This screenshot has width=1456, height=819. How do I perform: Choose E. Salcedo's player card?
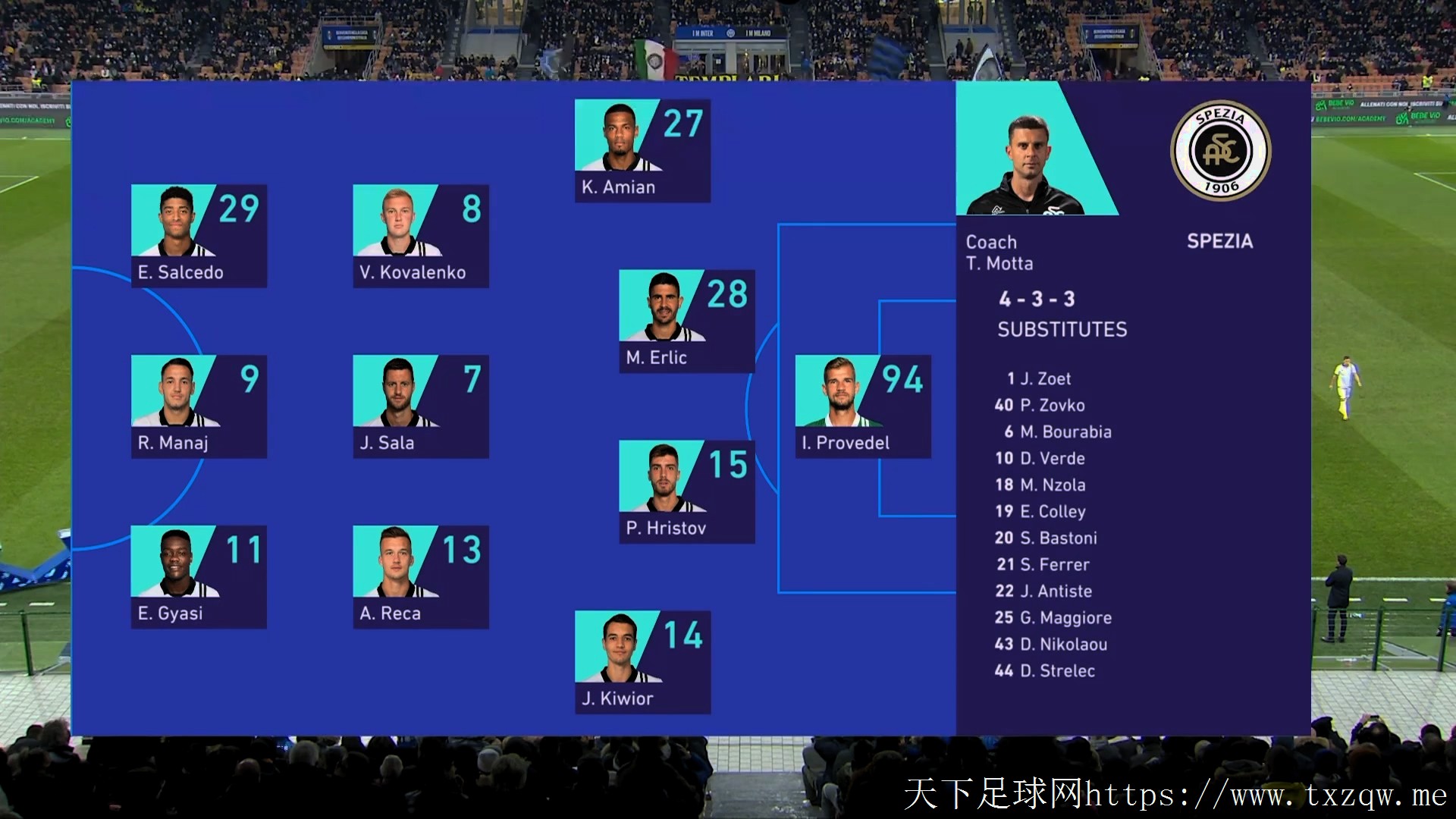point(199,236)
